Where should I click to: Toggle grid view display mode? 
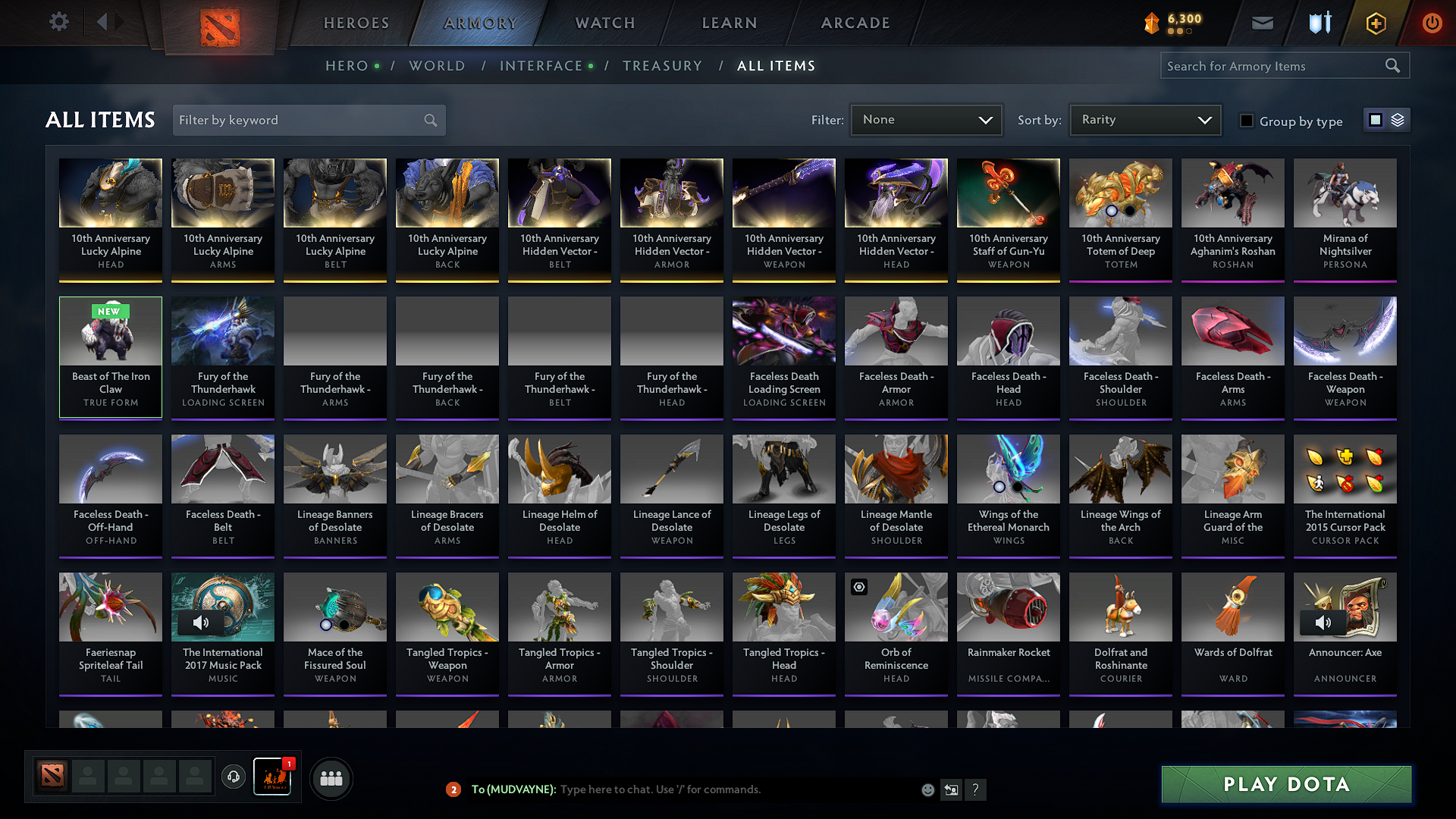pyautogui.click(x=1376, y=119)
